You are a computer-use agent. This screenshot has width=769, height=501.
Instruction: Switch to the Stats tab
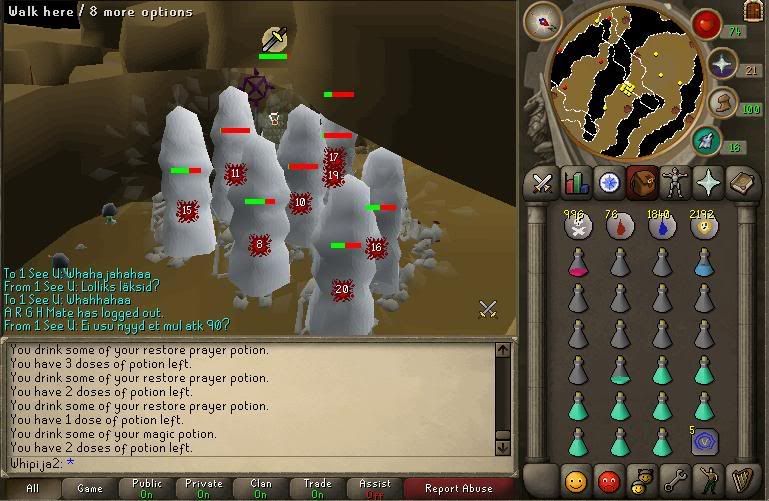576,183
